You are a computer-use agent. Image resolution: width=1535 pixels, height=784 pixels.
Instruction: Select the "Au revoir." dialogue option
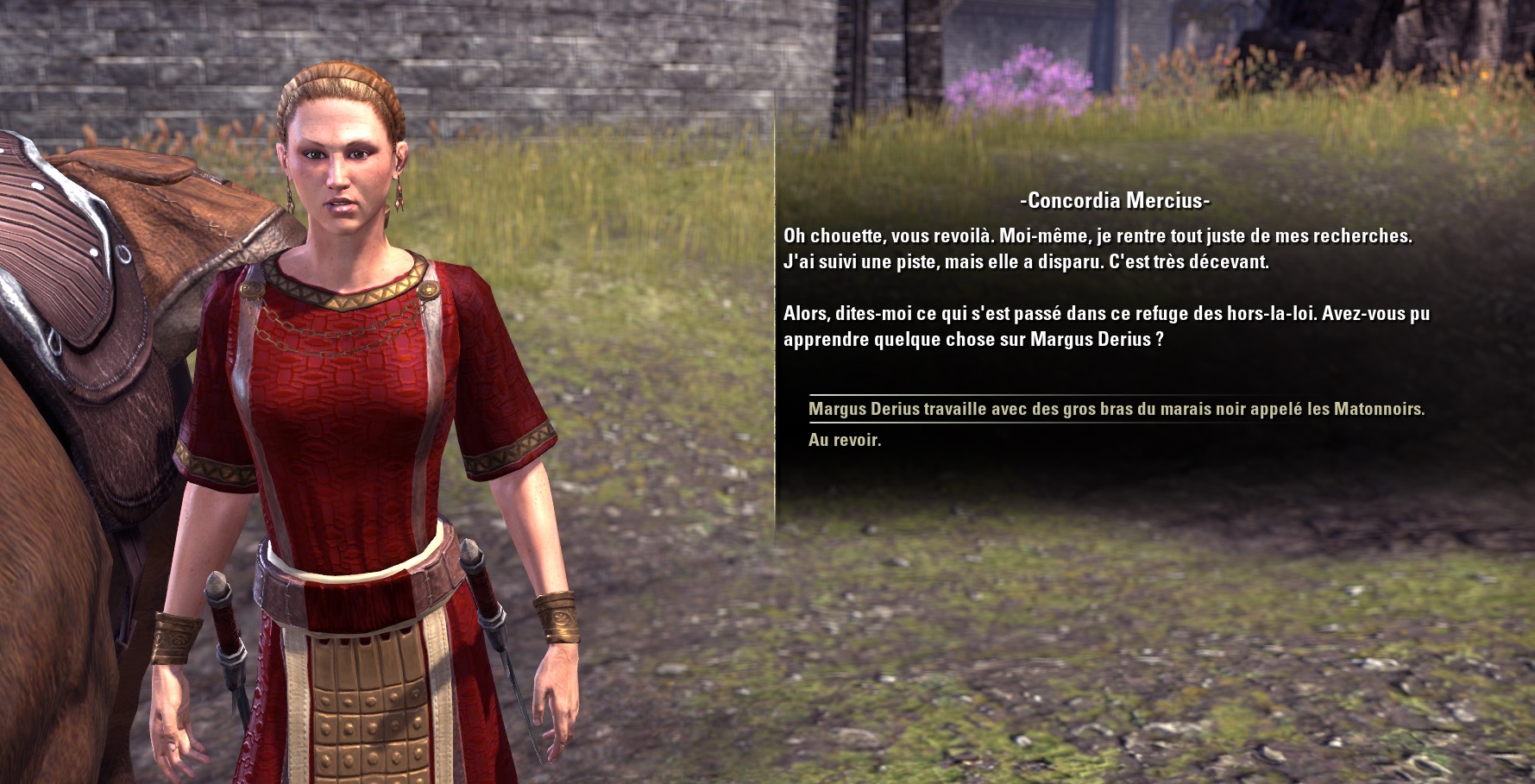click(x=845, y=440)
